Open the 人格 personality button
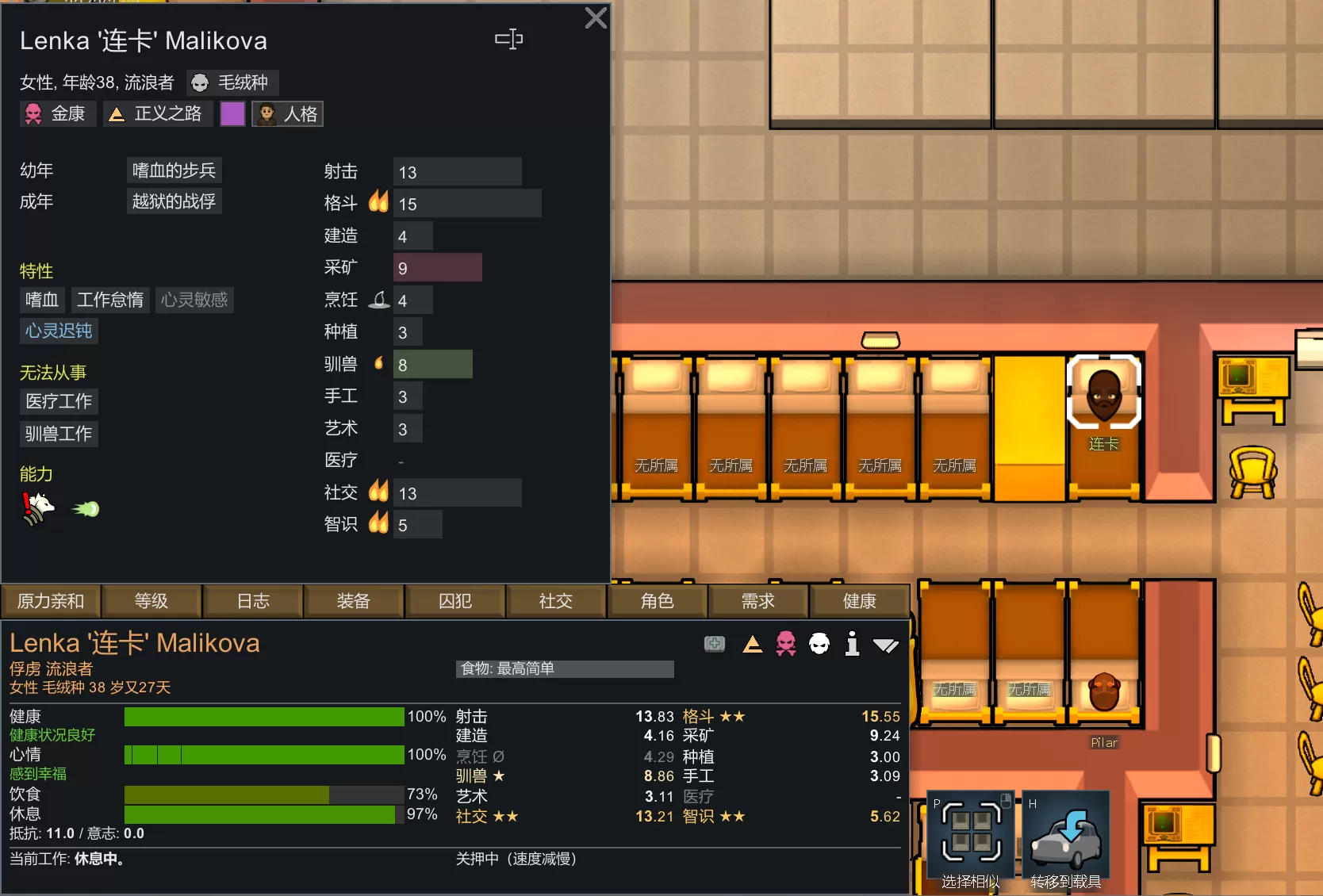1323x896 pixels. (288, 114)
